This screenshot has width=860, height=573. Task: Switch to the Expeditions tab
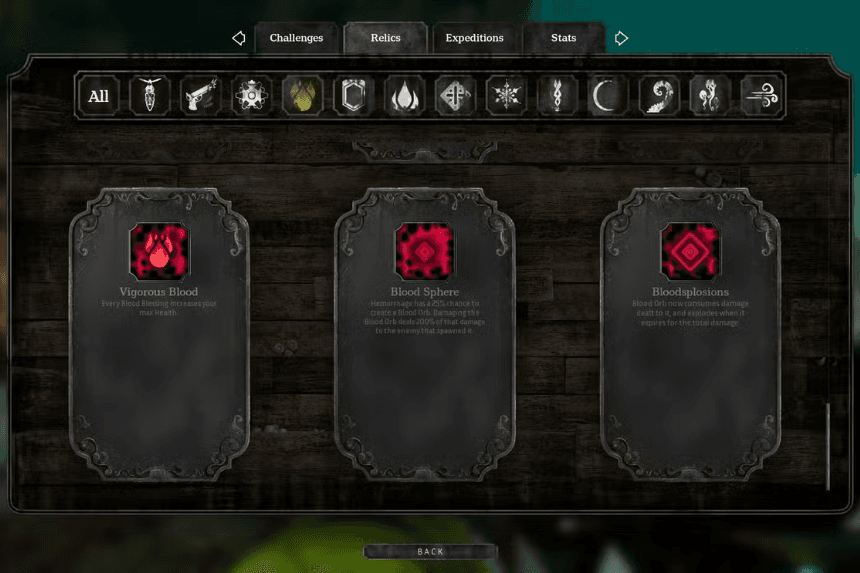pos(474,38)
